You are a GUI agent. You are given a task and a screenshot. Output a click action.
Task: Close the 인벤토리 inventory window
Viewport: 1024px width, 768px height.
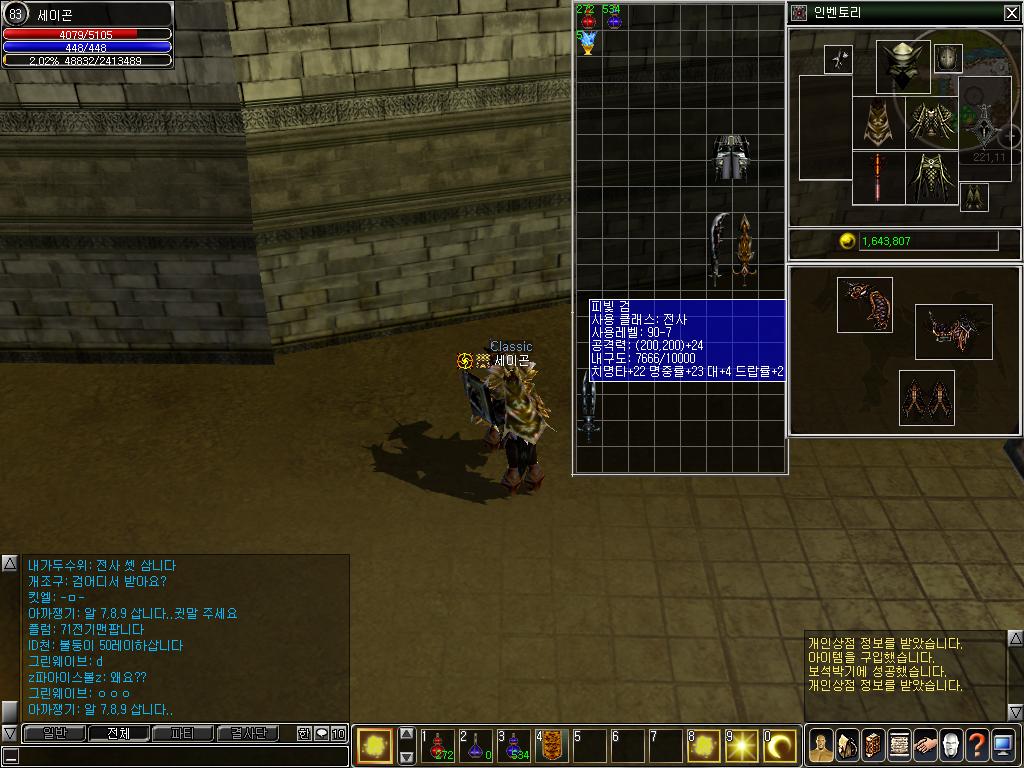(1011, 13)
